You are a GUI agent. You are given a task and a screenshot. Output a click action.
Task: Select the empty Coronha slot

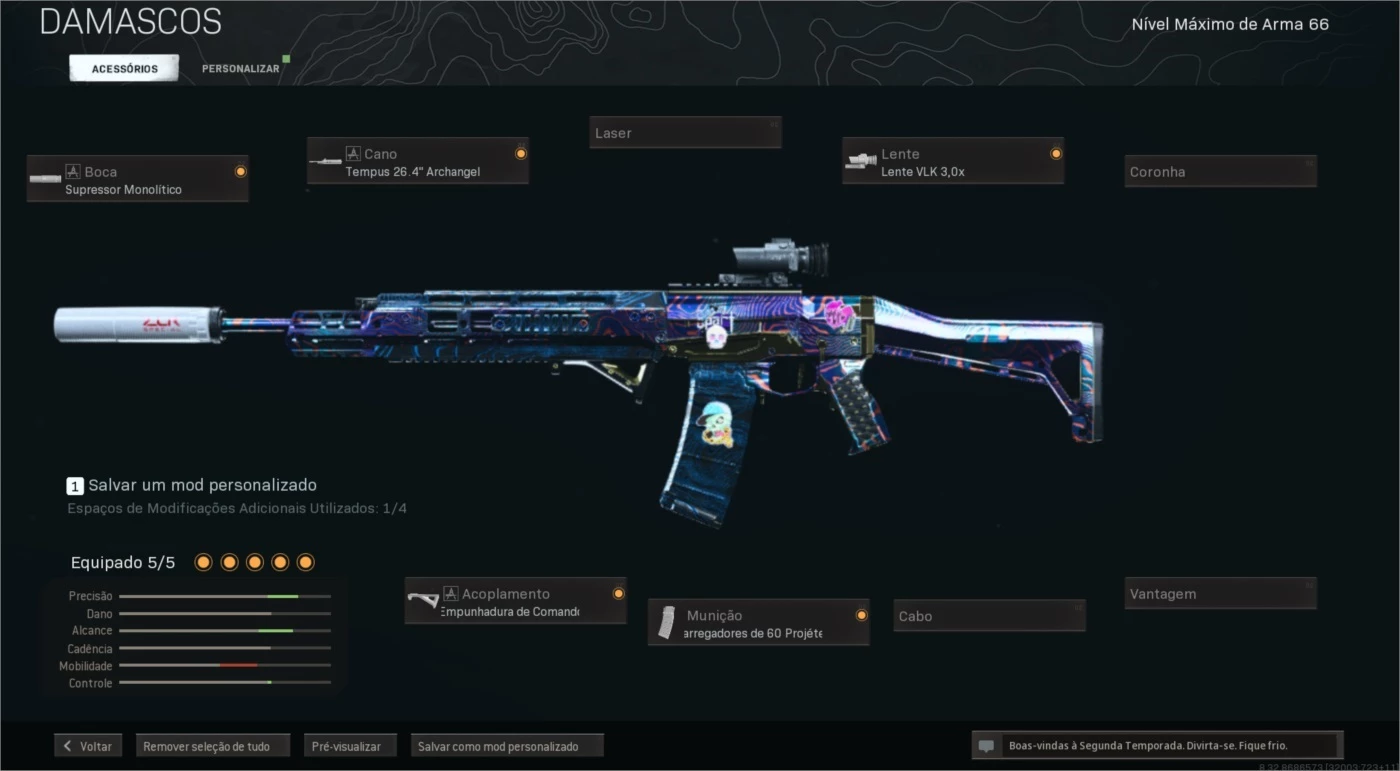(x=1220, y=171)
